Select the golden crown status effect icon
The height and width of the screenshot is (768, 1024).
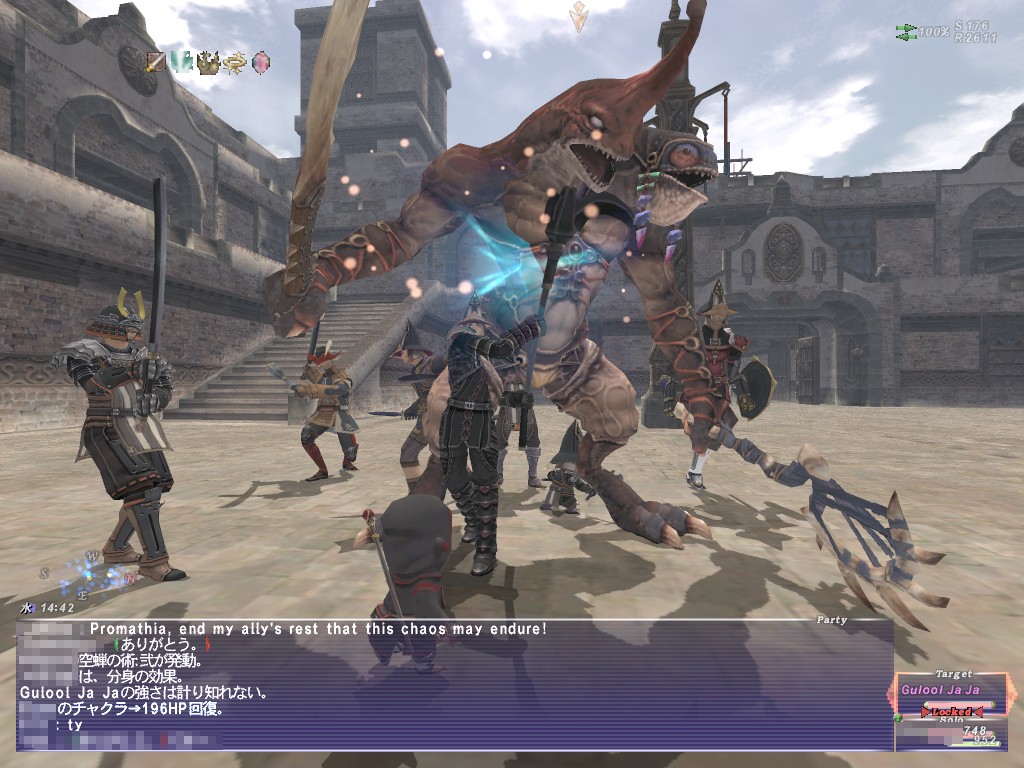coord(208,63)
